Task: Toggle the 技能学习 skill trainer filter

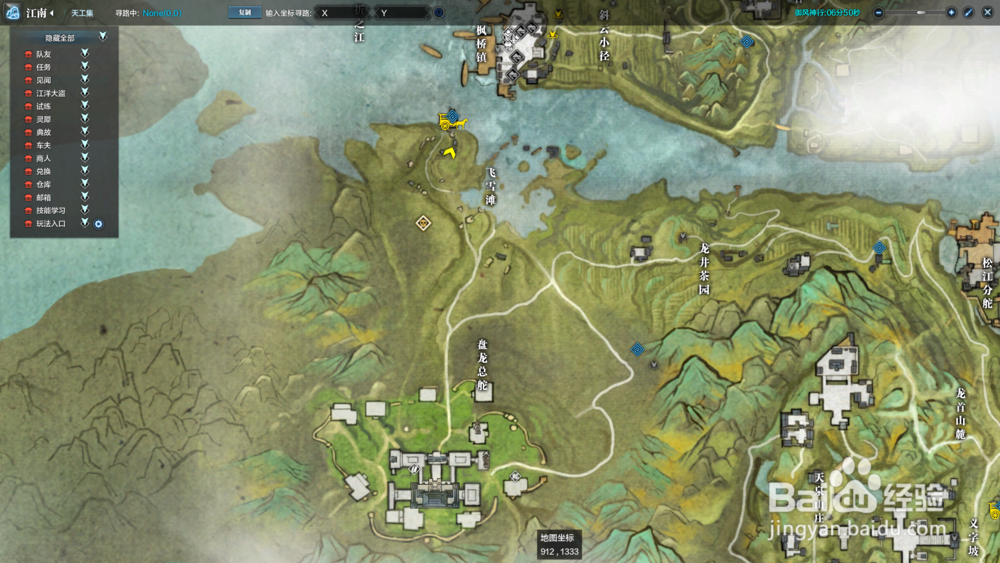Action: click(85, 210)
